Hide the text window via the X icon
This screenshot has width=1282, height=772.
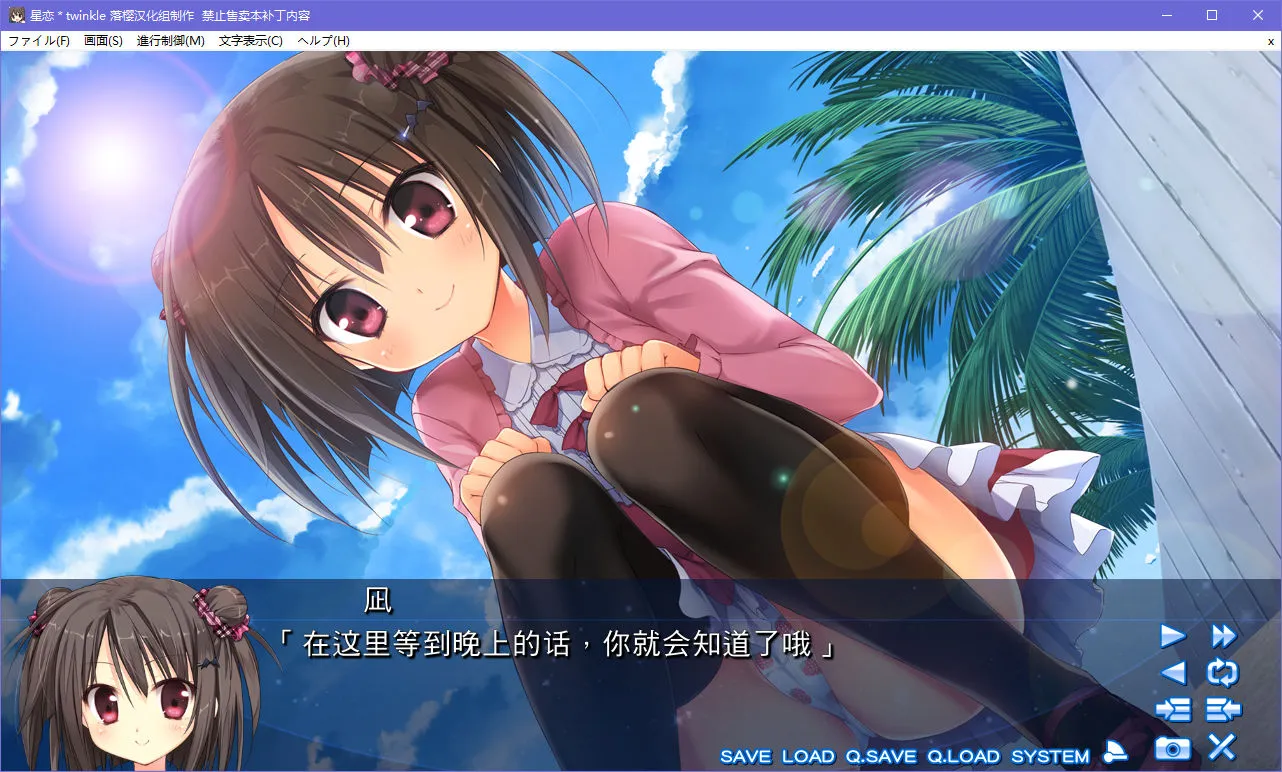[x=1221, y=744]
